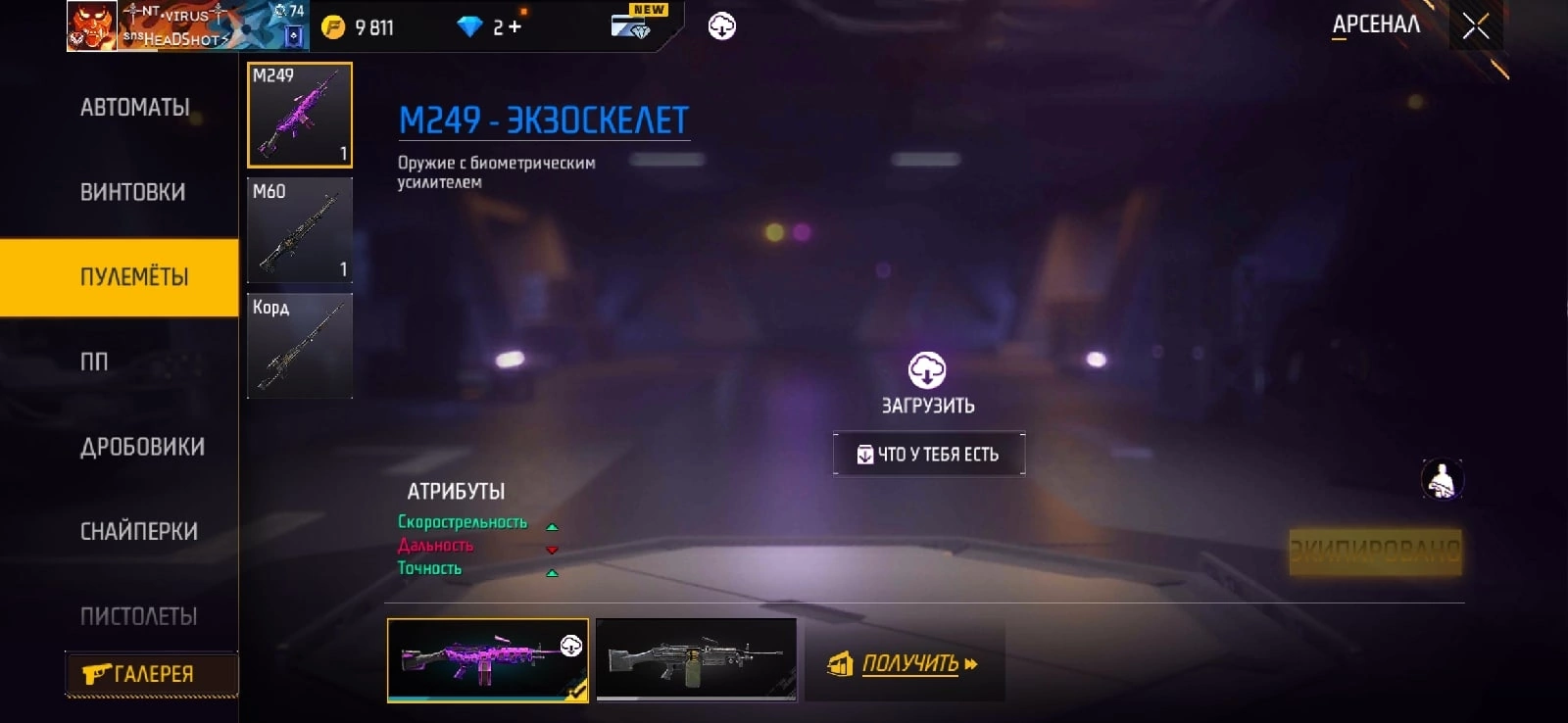Image resolution: width=1568 pixels, height=723 pixels.
Task: Open the СНАЙПЕРКИ category
Action: (138, 532)
